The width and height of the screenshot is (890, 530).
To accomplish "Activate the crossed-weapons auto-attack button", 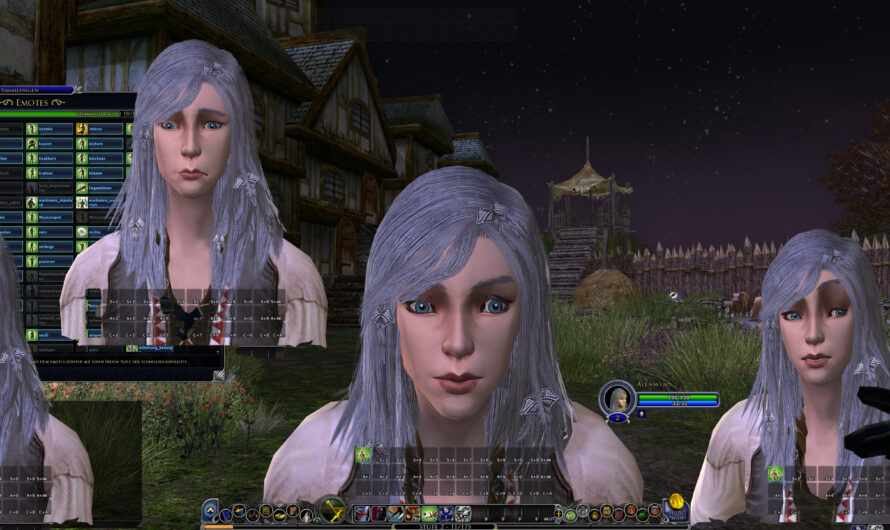I will tap(330, 510).
